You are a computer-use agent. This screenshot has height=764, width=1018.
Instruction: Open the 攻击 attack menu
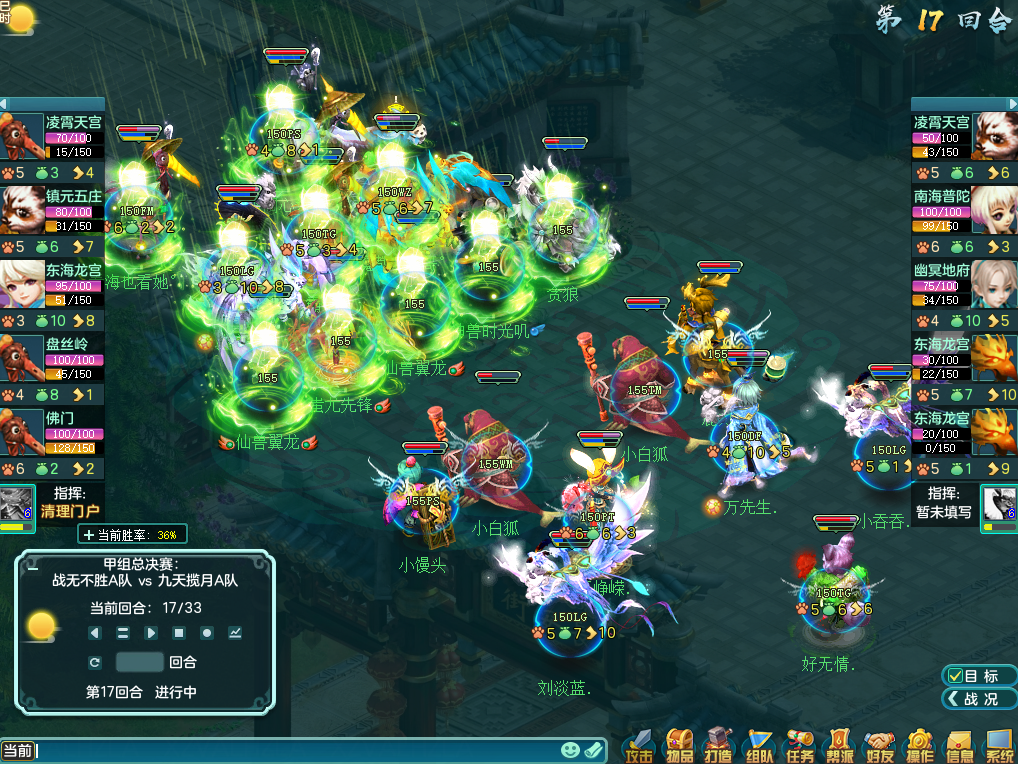640,744
